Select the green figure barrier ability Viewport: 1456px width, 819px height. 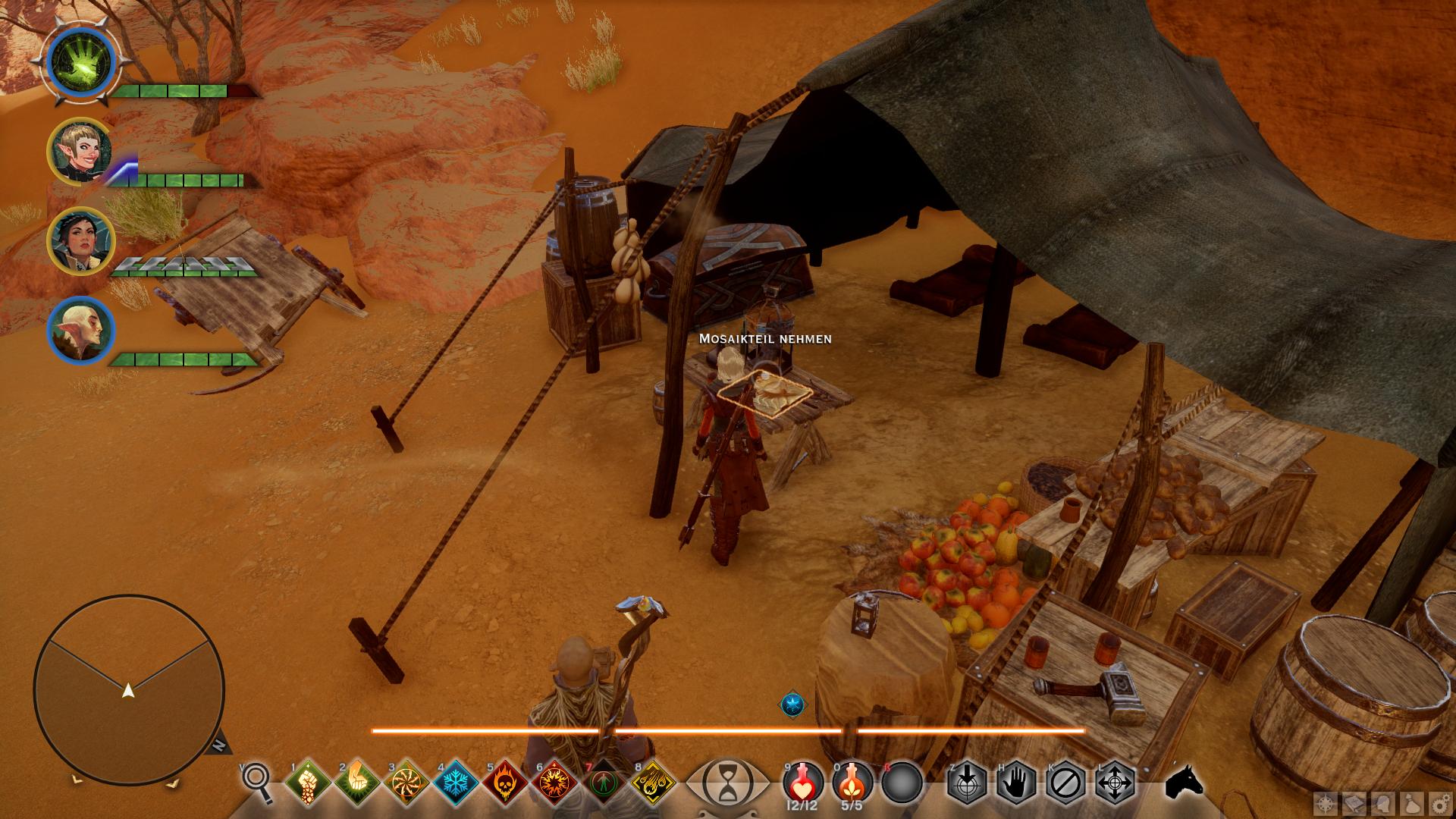[x=604, y=781]
